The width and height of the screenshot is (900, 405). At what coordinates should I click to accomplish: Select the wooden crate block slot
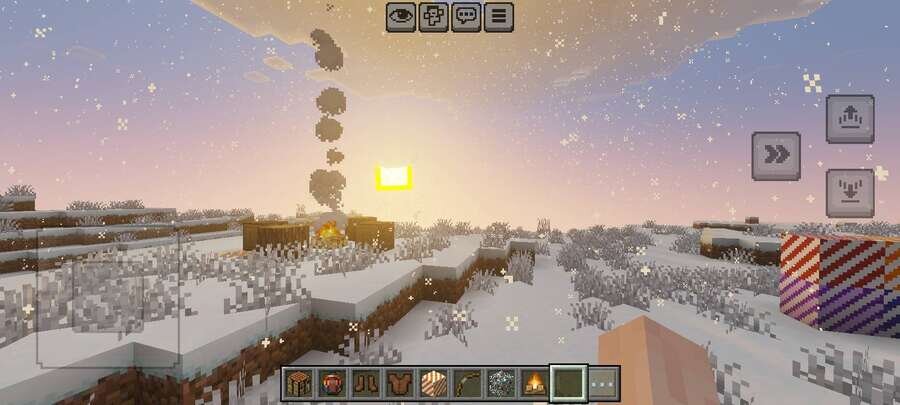[298, 383]
